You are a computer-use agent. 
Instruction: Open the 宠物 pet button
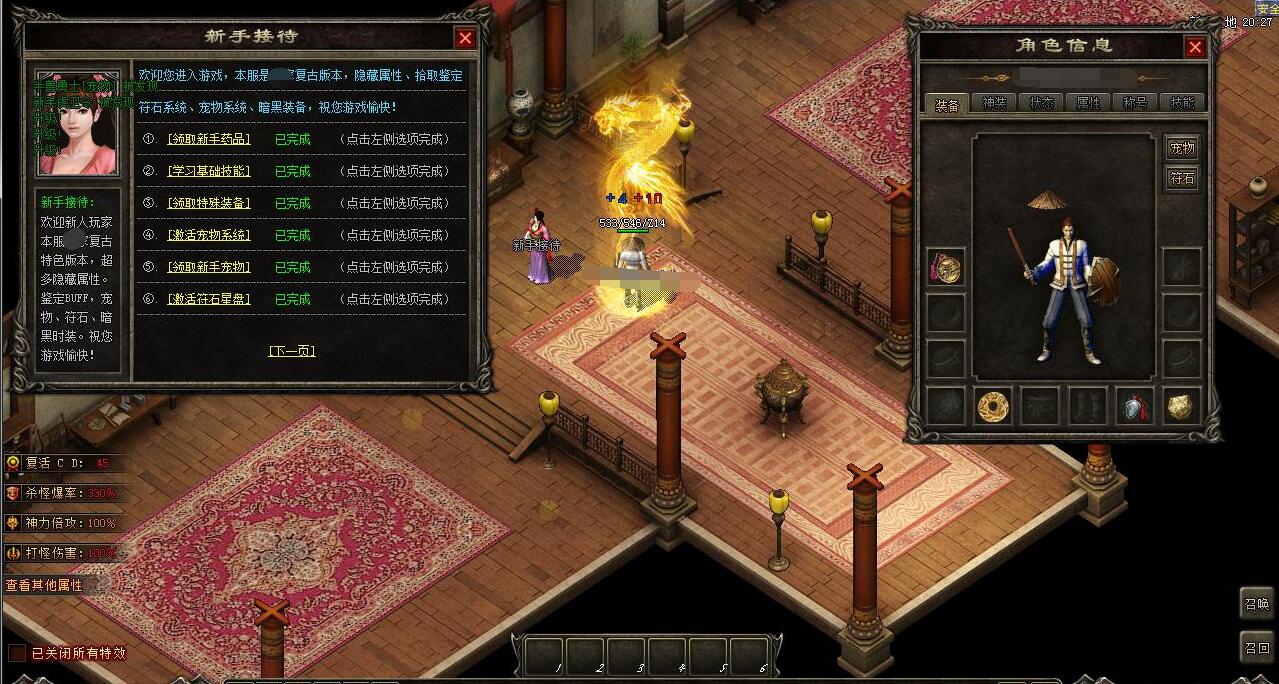1182,148
